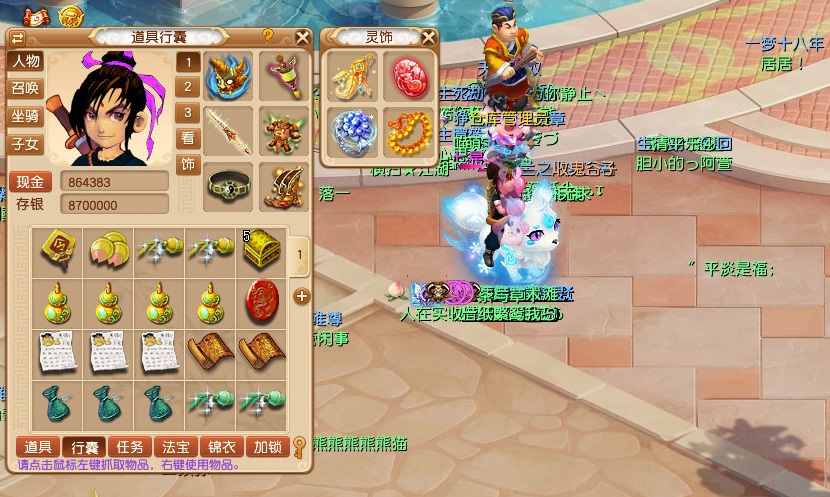The image size is (830, 497).
Task: Switch to the 人物 character tab
Action: tap(25, 61)
